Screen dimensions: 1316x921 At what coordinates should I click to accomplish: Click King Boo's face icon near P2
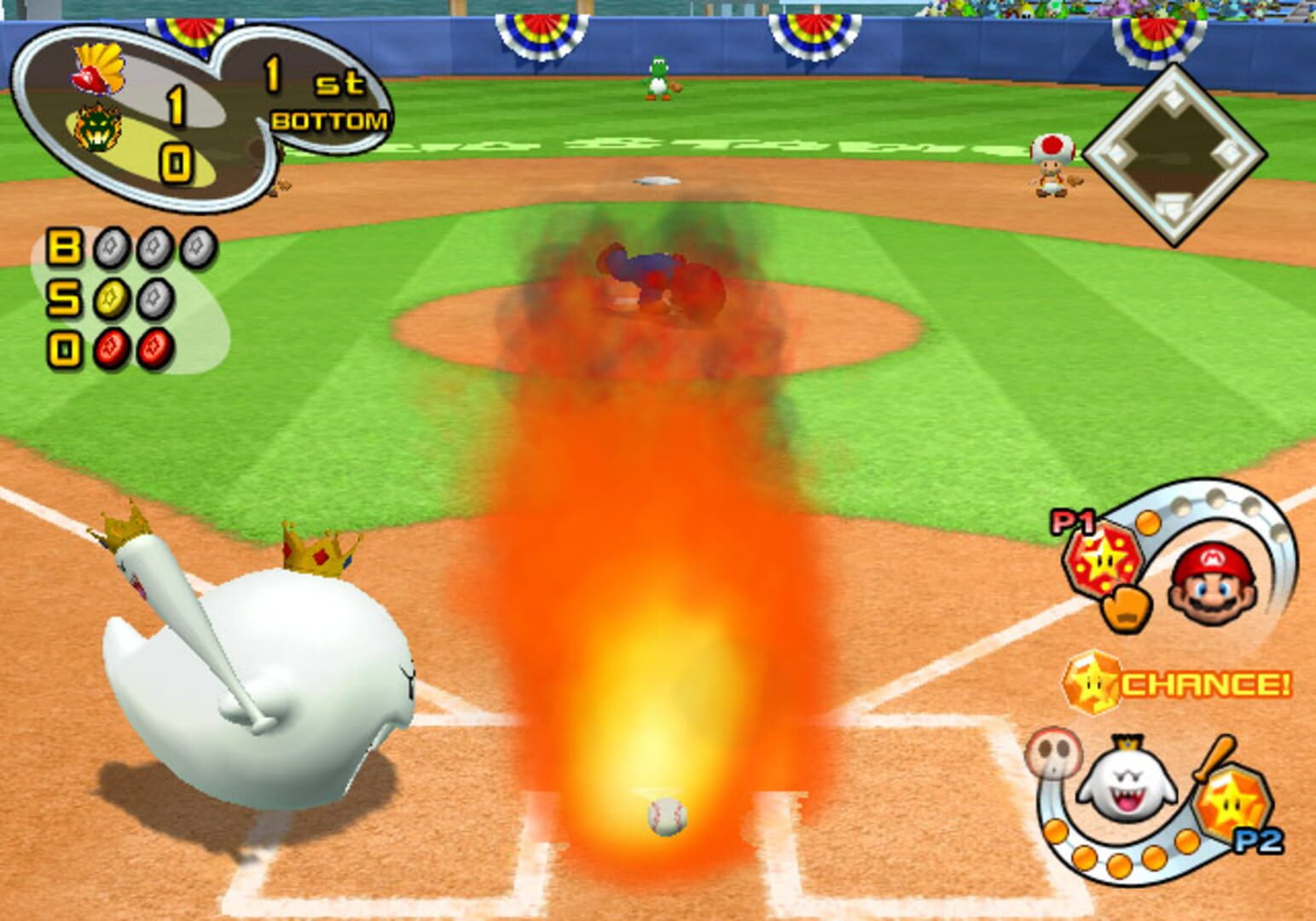(1125, 776)
